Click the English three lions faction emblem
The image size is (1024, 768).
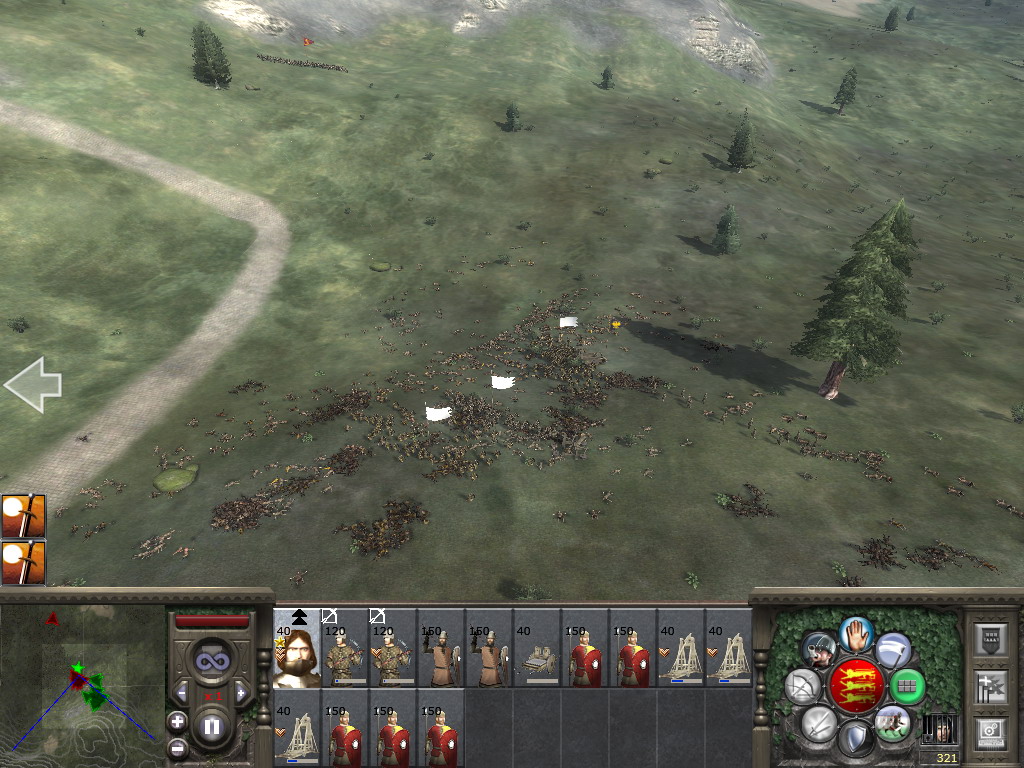[855, 687]
